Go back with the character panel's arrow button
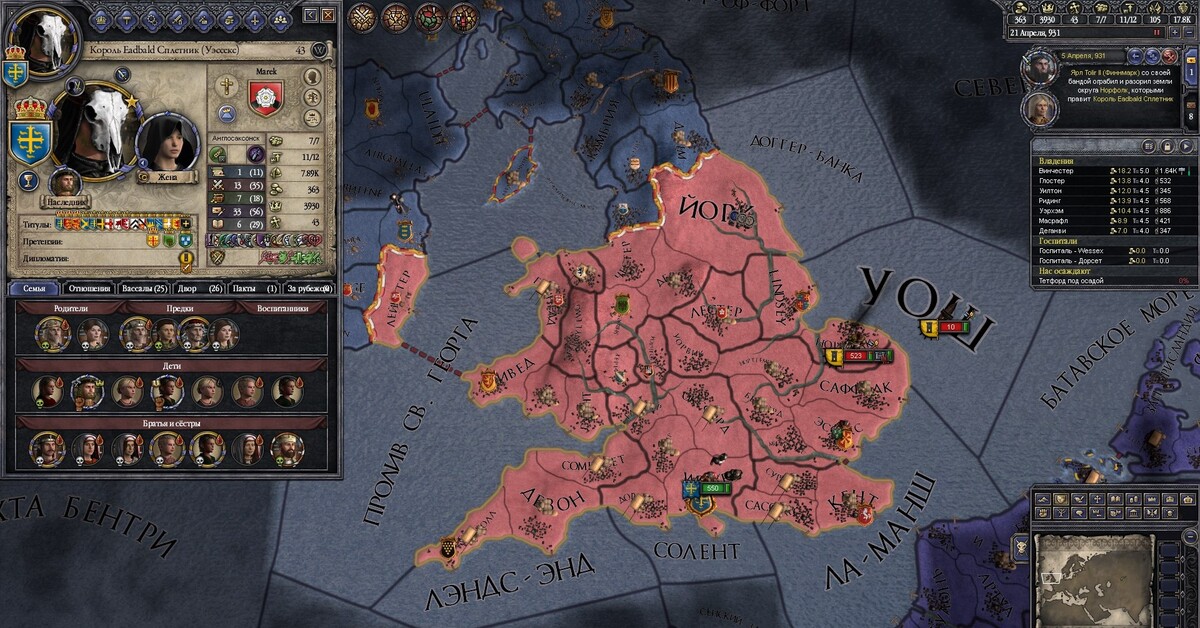This screenshot has width=1200, height=628. pos(310,15)
